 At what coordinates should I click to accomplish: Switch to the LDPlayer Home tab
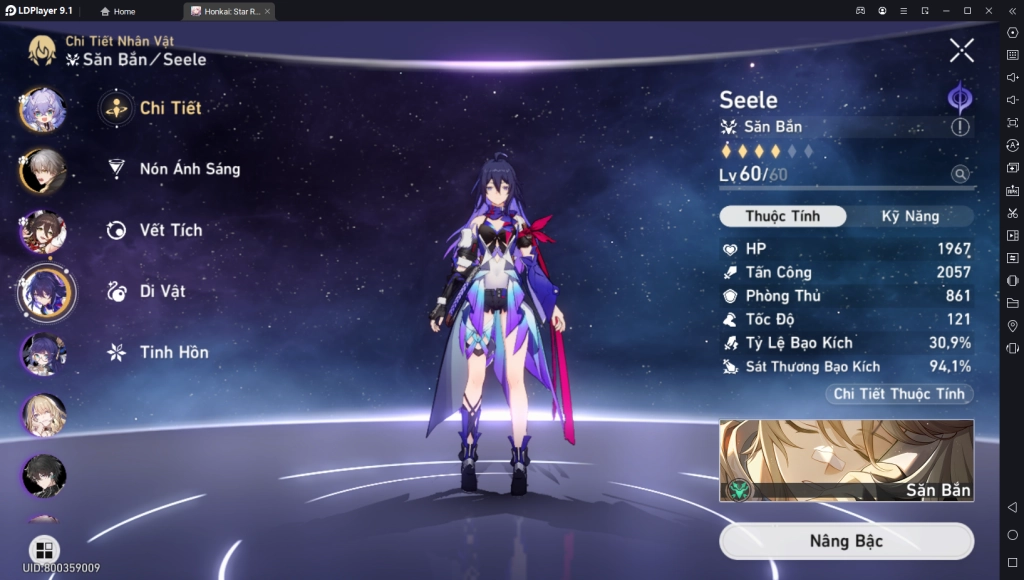coord(118,11)
